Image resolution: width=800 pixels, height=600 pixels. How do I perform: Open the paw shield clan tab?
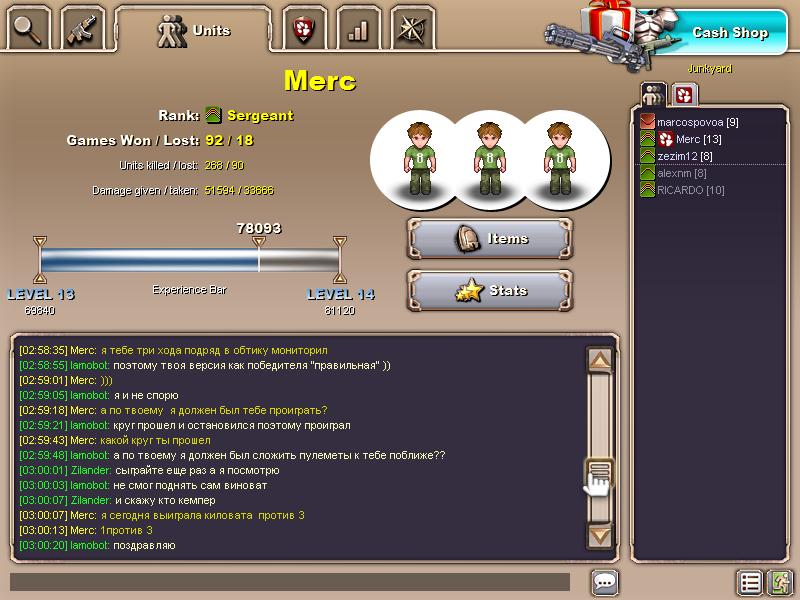coord(303,30)
